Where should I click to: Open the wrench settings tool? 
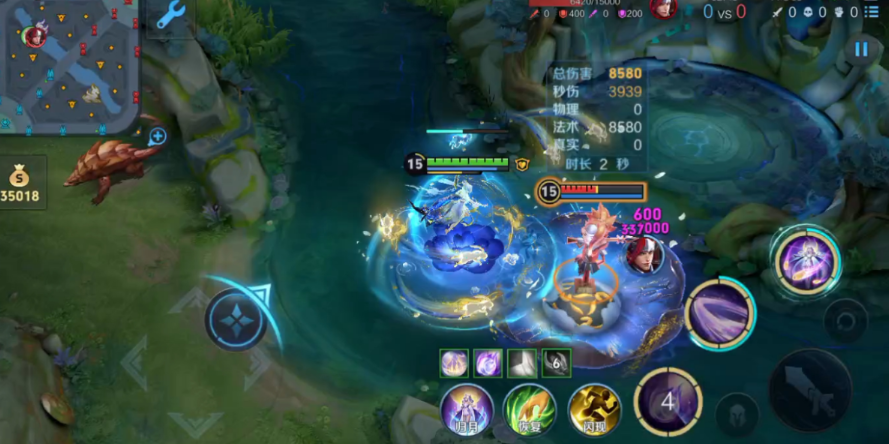171,17
